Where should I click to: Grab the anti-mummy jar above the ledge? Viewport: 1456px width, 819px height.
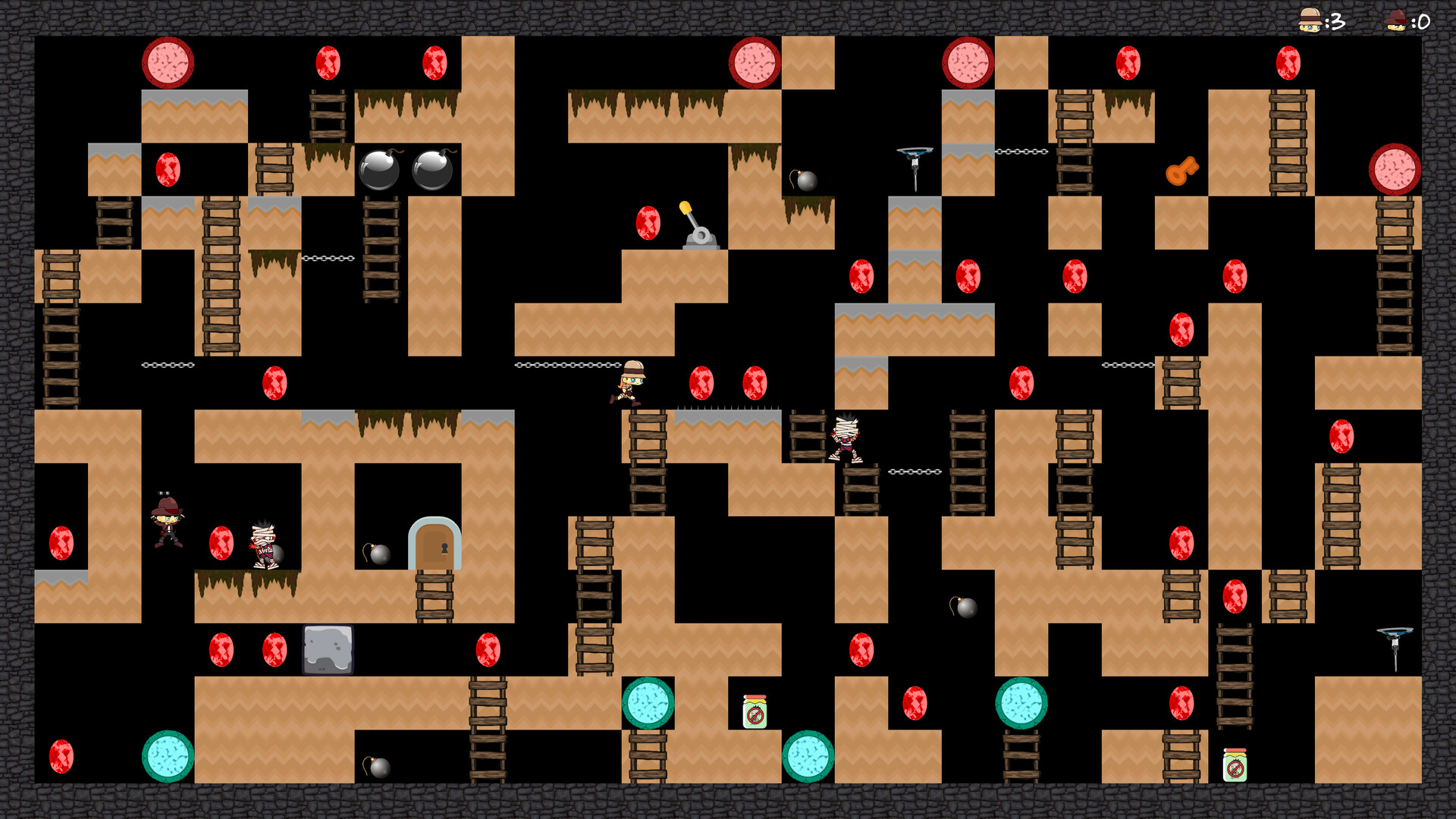[755, 713]
